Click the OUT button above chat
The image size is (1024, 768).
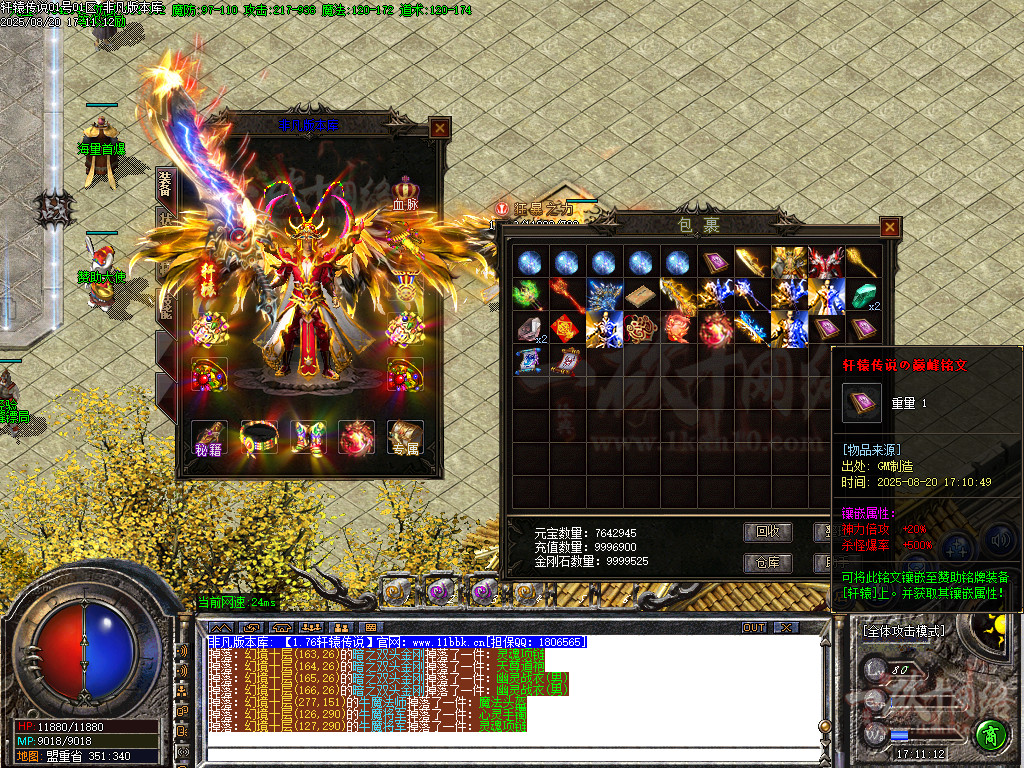click(x=754, y=628)
